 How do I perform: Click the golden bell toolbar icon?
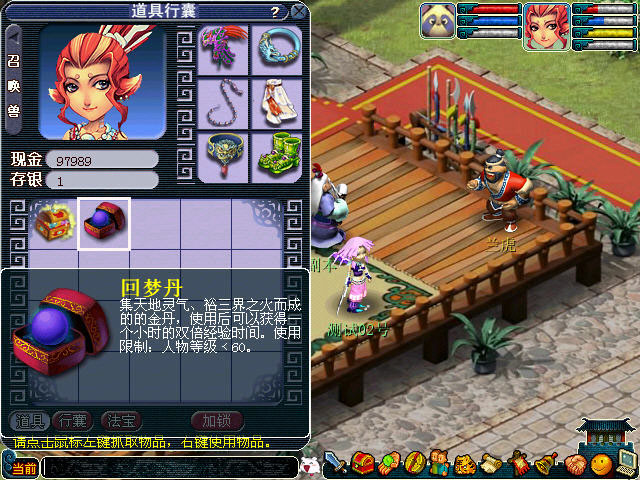[x=546, y=464]
